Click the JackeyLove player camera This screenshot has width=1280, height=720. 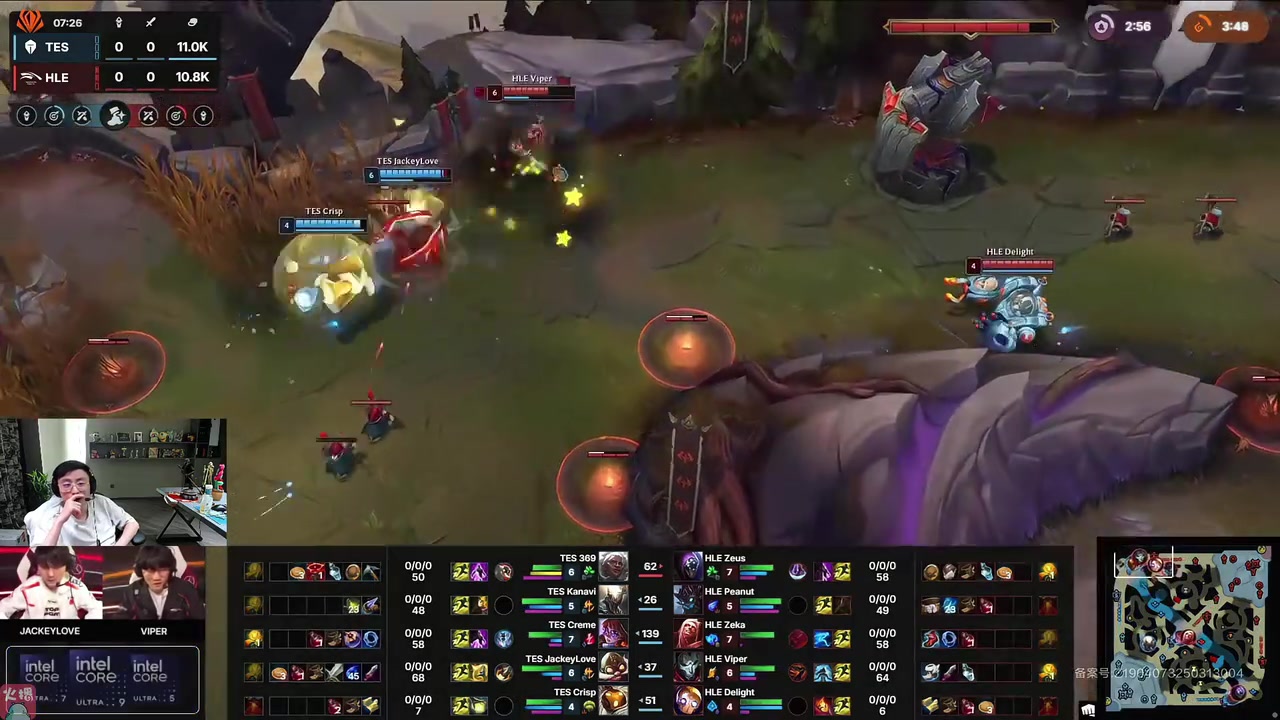coord(50,585)
